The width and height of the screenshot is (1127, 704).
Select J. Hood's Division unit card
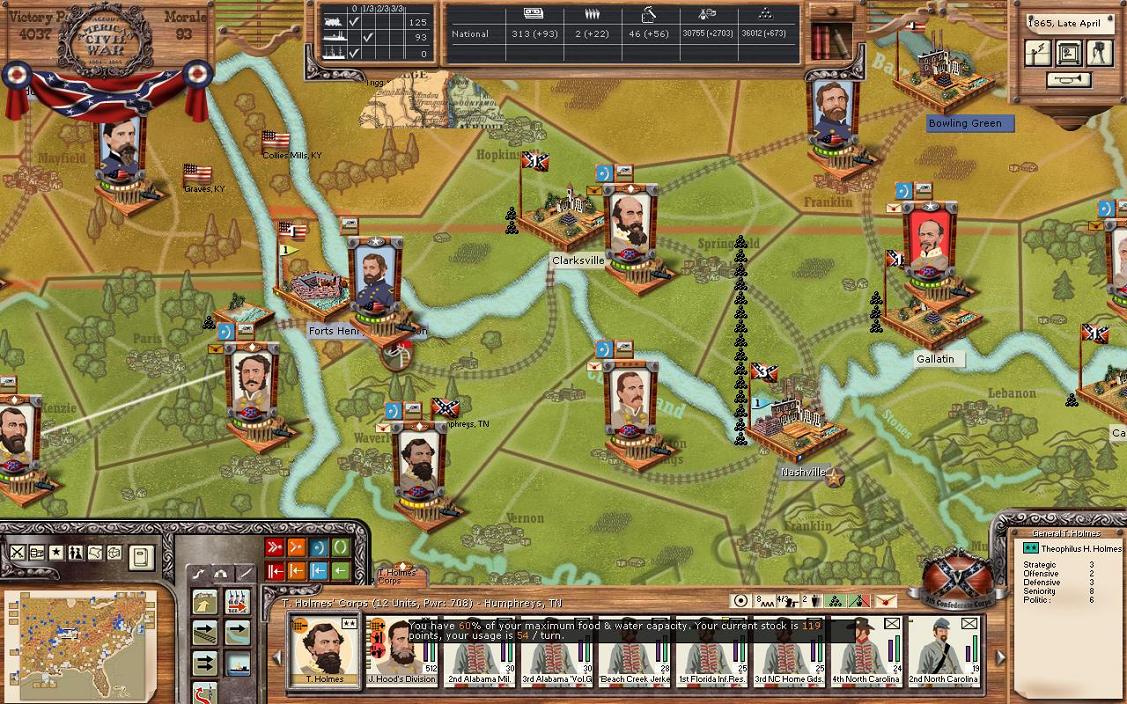pyautogui.click(x=401, y=650)
